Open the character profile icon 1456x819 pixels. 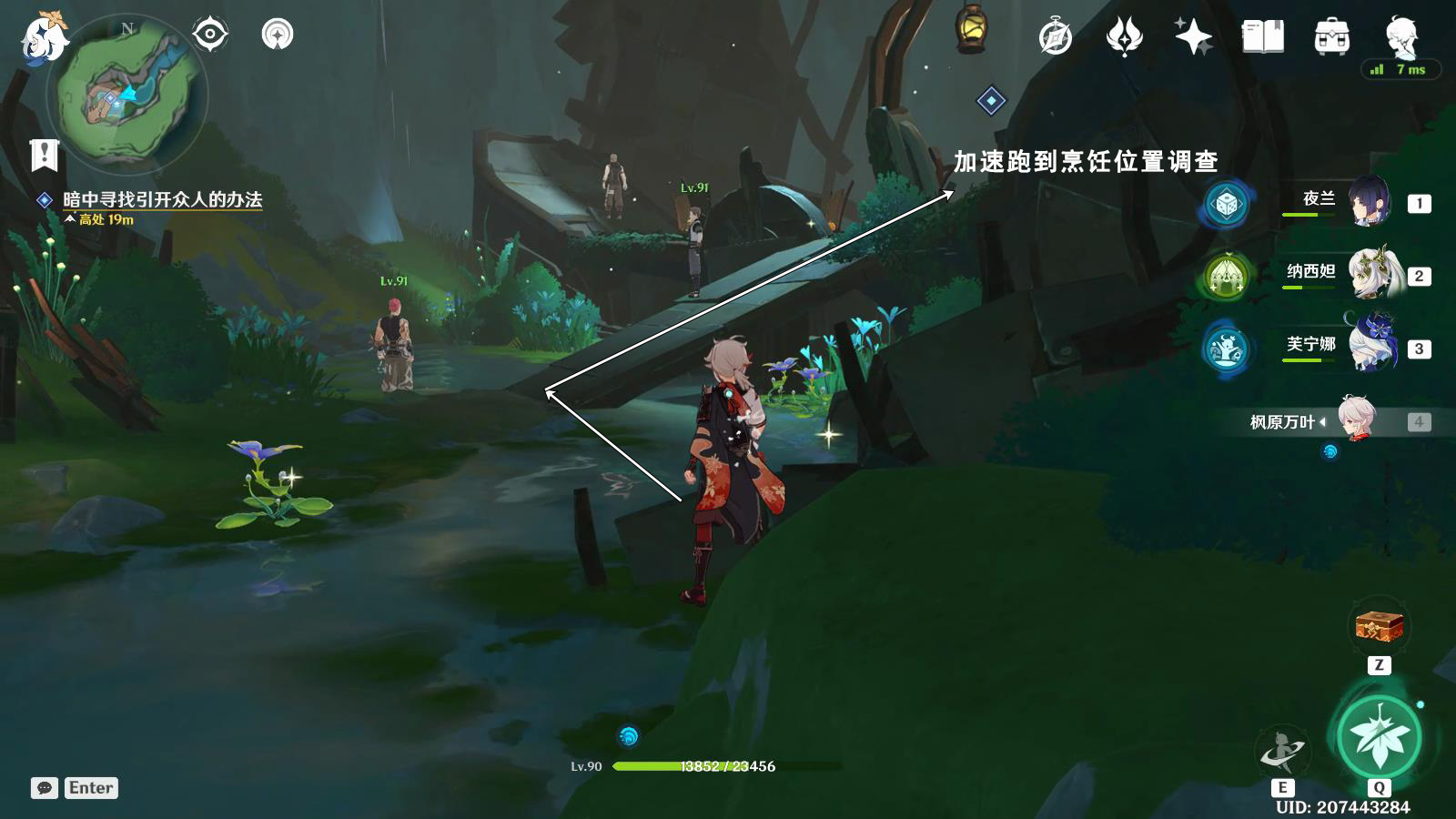(x=1401, y=37)
